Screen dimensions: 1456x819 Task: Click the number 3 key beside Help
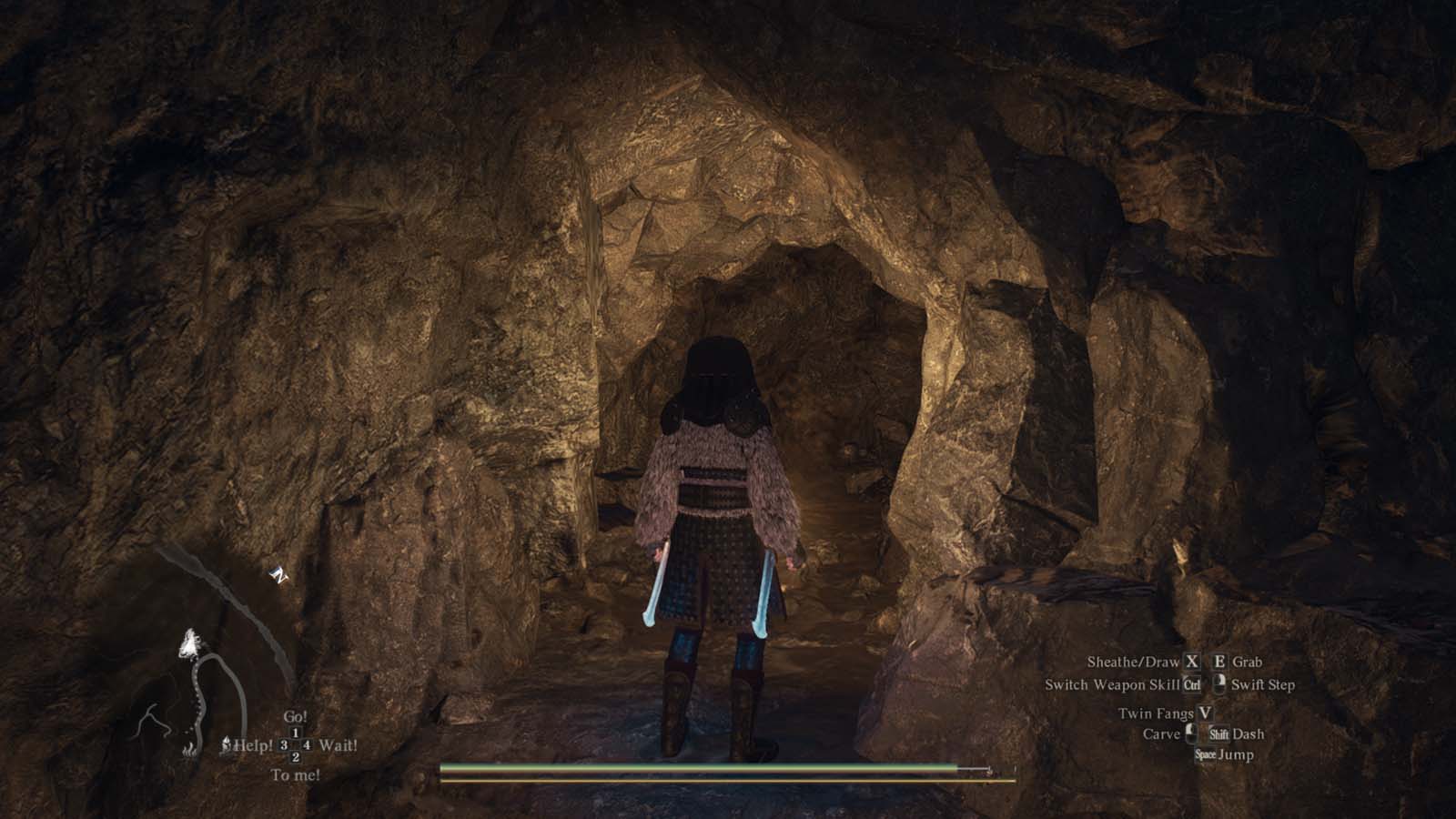(x=284, y=745)
